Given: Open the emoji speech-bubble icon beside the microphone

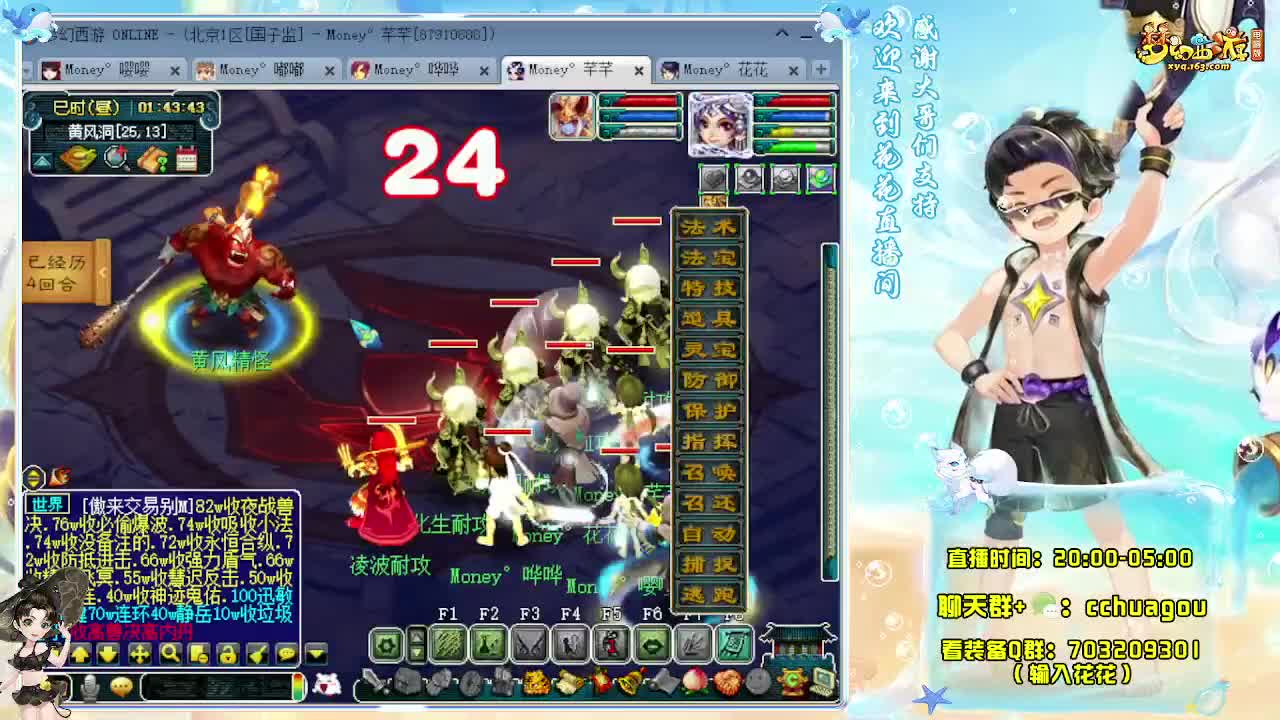Looking at the screenshot, I should [x=122, y=688].
